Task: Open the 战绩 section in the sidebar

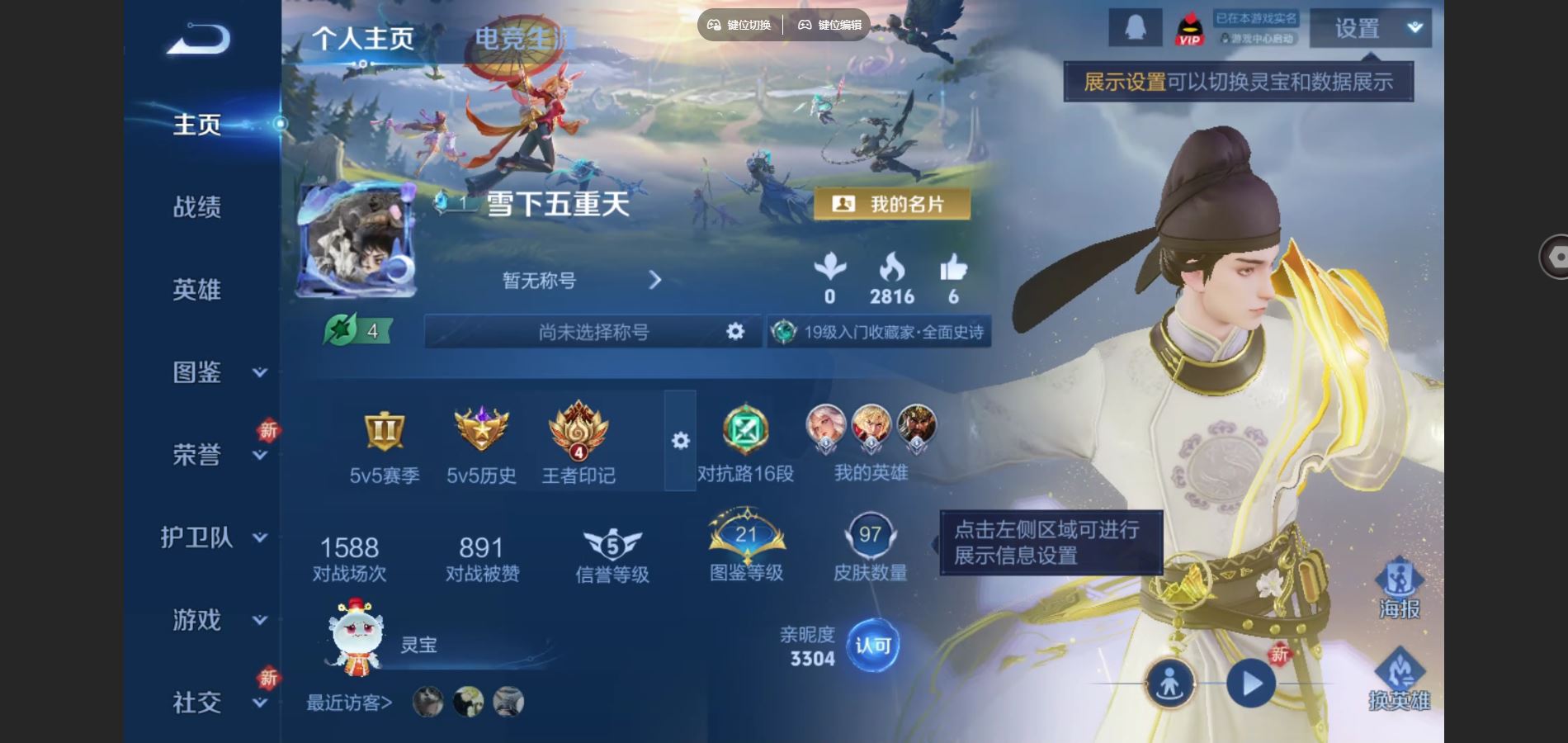Action: (x=197, y=207)
